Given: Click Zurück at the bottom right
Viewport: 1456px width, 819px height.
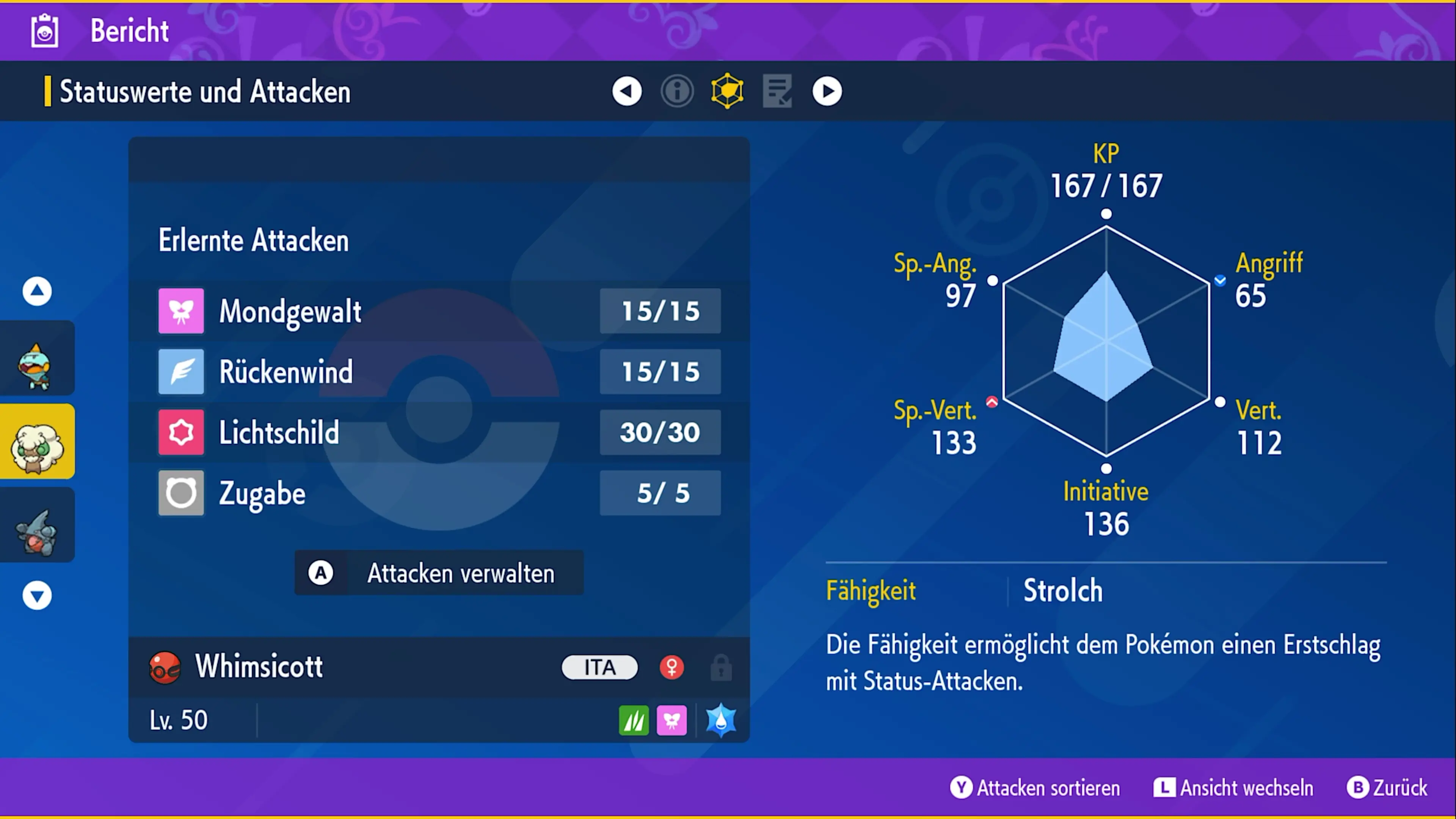Looking at the screenshot, I should pos(1390,788).
